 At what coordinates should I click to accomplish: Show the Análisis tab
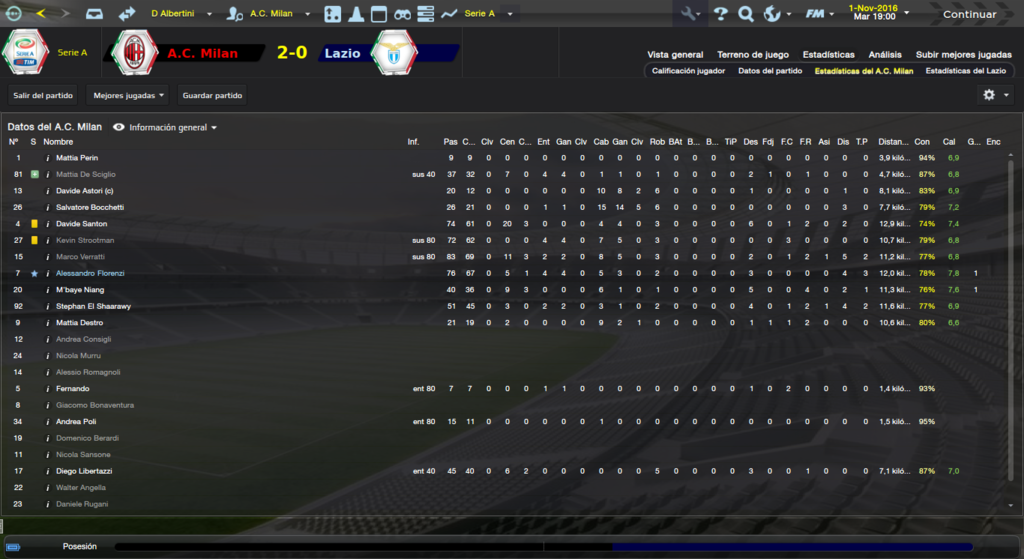pos(885,54)
